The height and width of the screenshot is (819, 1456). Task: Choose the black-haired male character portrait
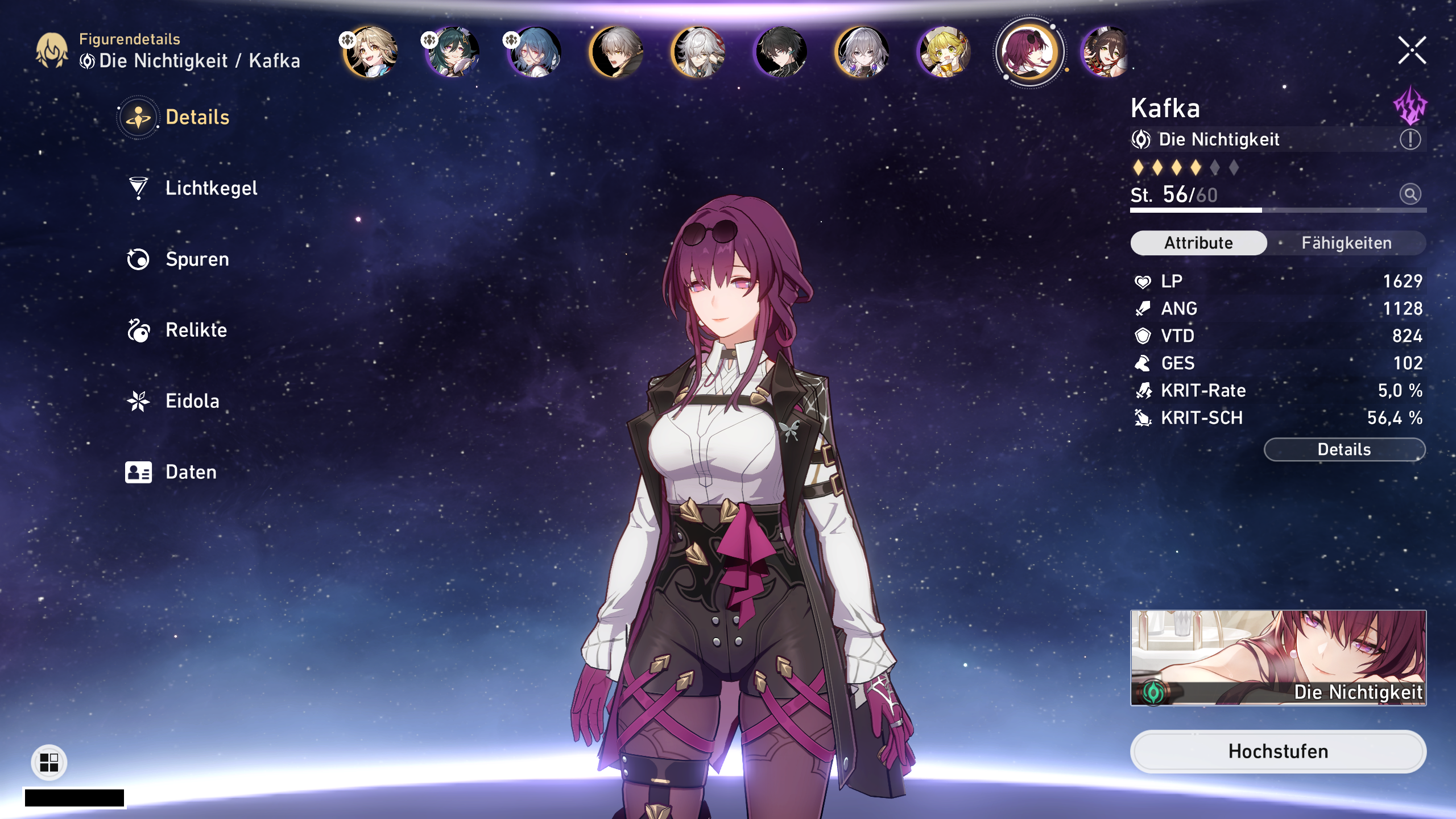pyautogui.click(x=781, y=52)
